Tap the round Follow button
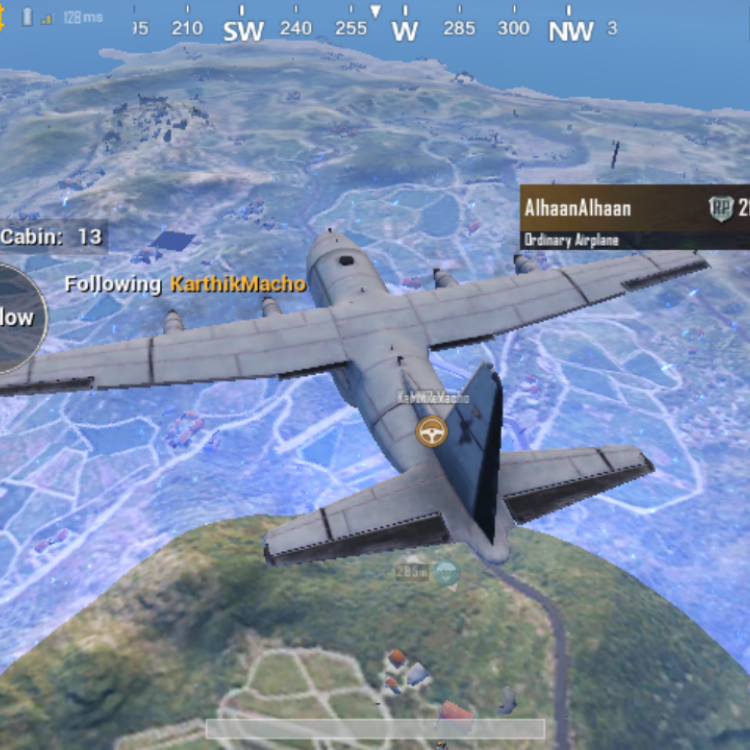The height and width of the screenshot is (750, 750). pyautogui.click(x=15, y=318)
